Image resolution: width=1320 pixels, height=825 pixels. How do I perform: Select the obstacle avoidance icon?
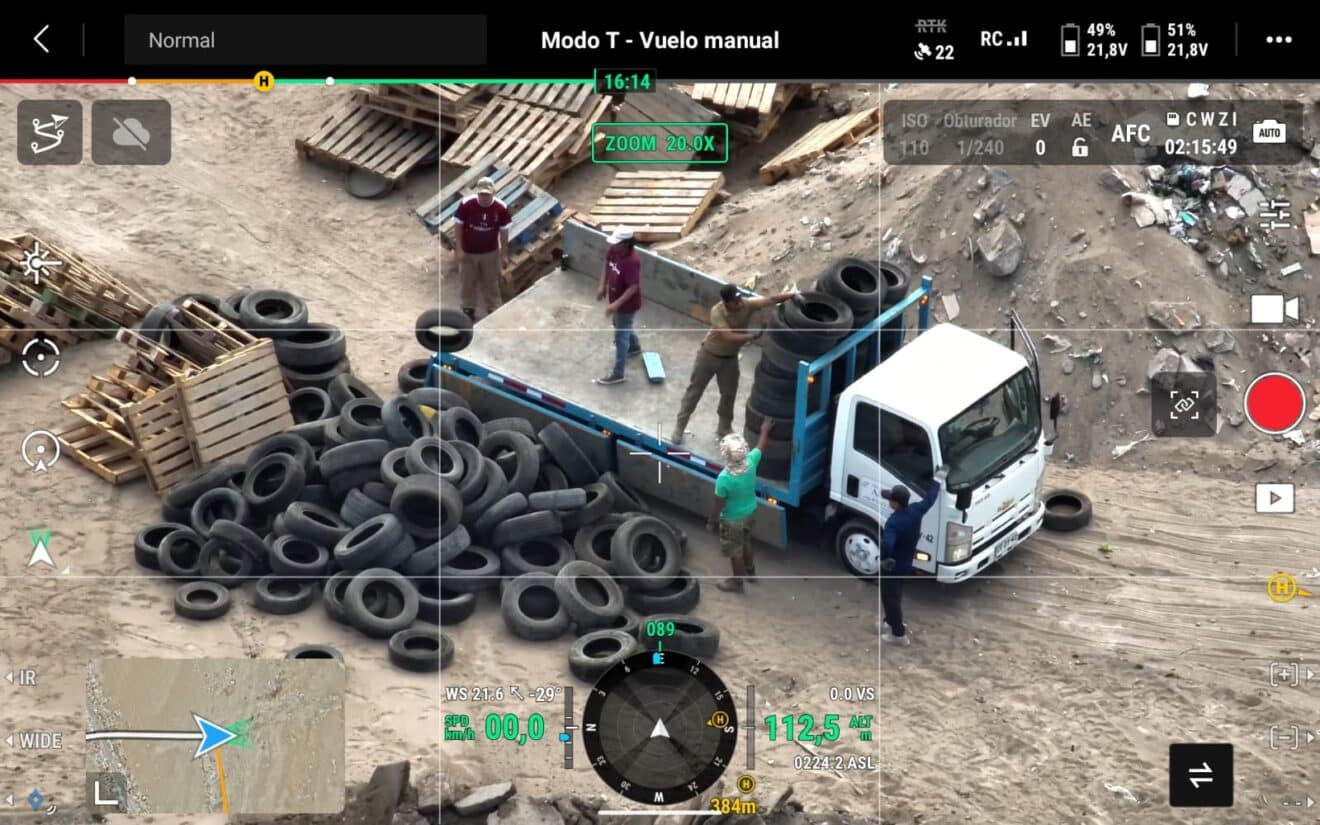tap(131, 133)
